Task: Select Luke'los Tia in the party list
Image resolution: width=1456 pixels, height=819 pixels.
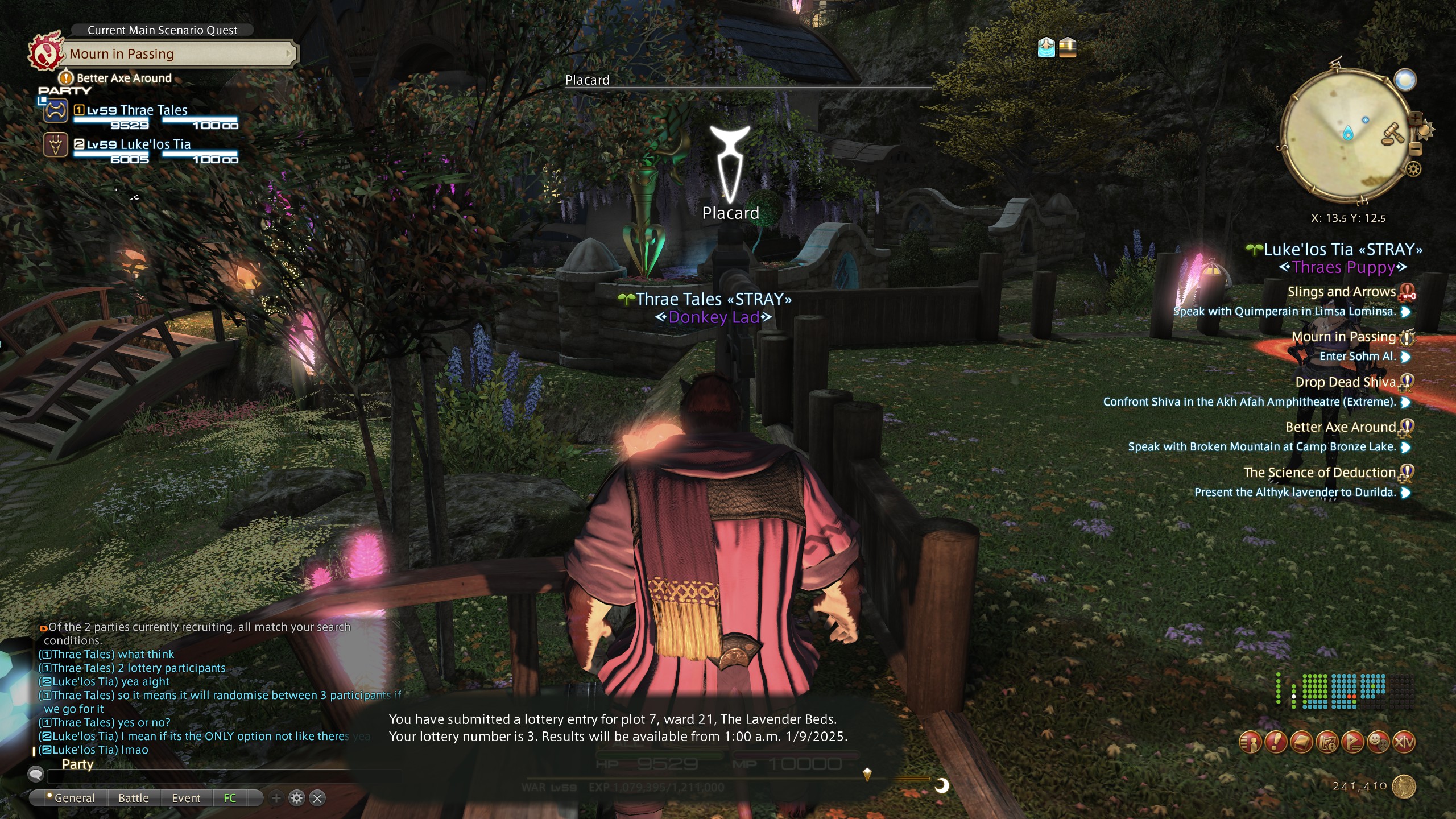Action: pyautogui.click(x=155, y=144)
